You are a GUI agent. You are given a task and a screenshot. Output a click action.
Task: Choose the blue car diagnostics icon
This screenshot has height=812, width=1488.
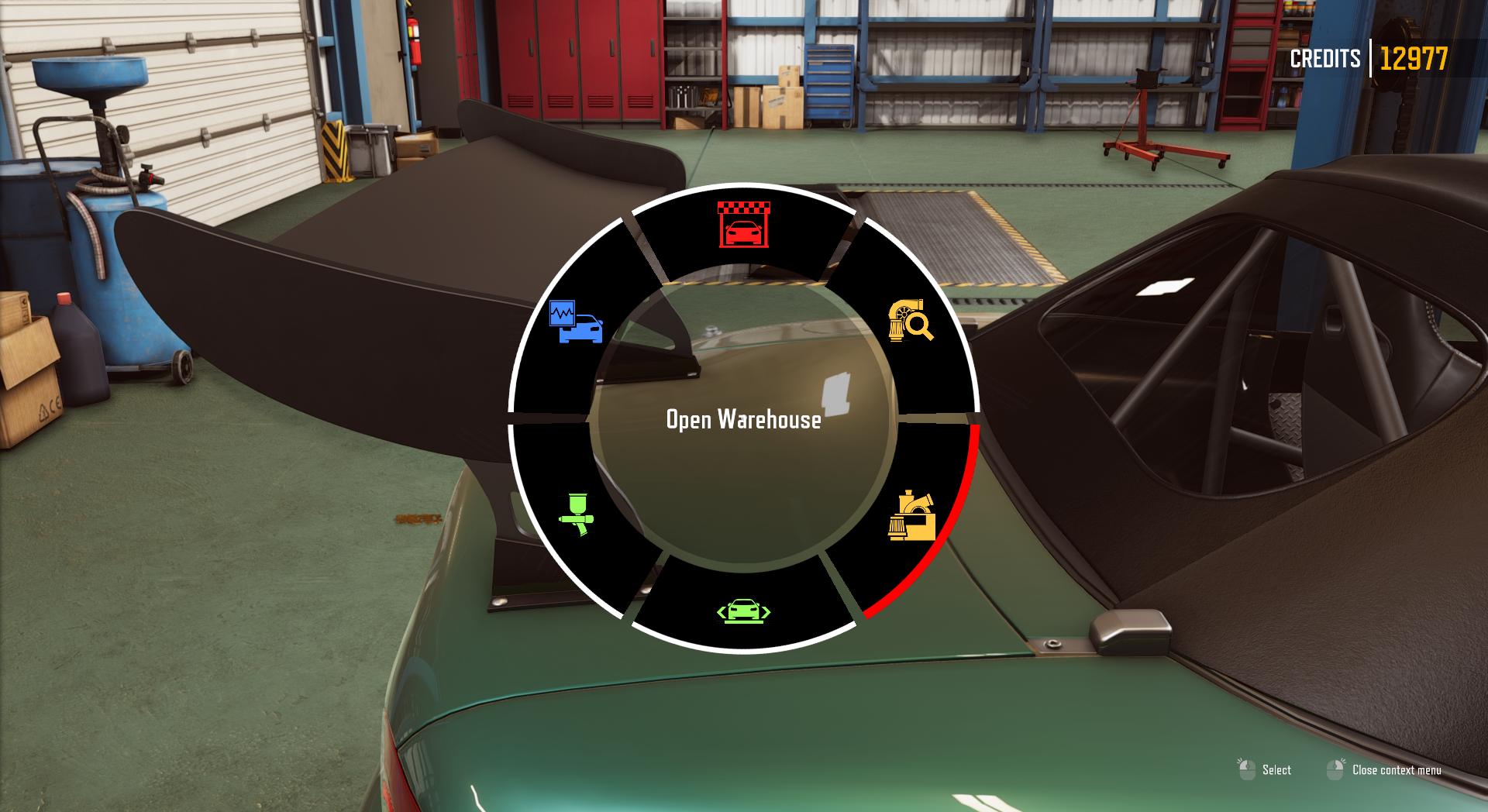click(x=575, y=322)
